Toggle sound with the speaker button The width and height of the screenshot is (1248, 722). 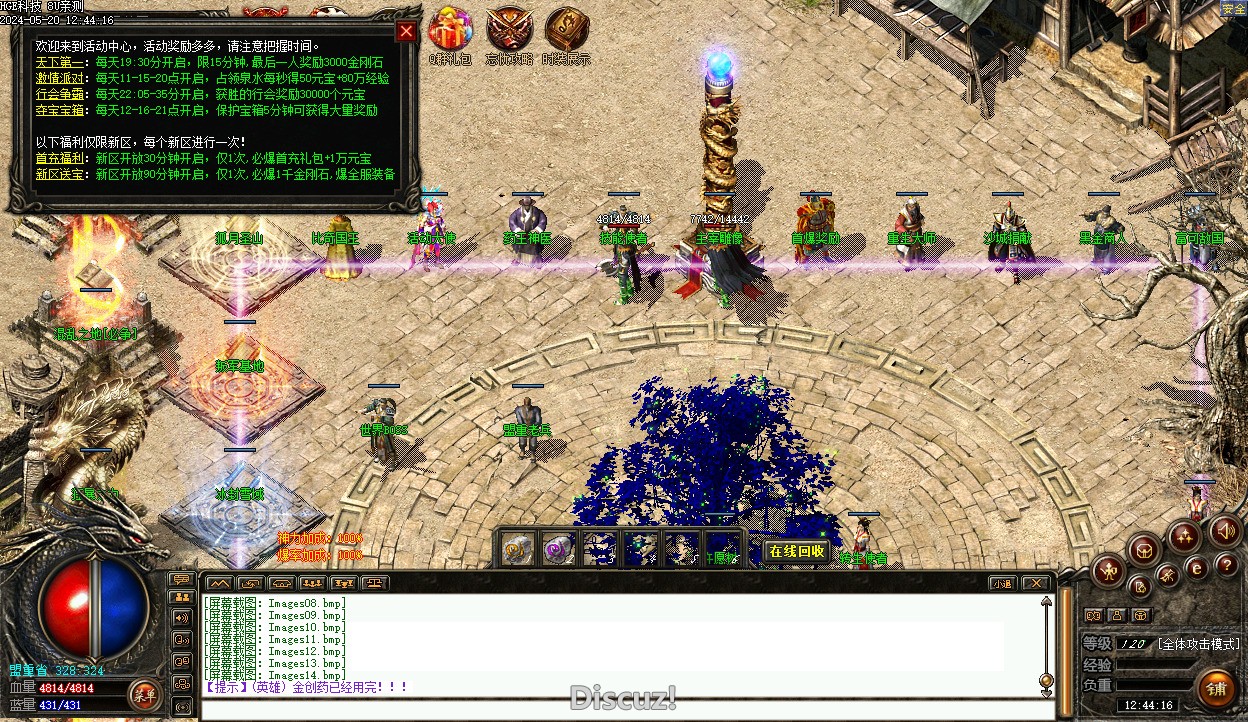(x=1225, y=531)
